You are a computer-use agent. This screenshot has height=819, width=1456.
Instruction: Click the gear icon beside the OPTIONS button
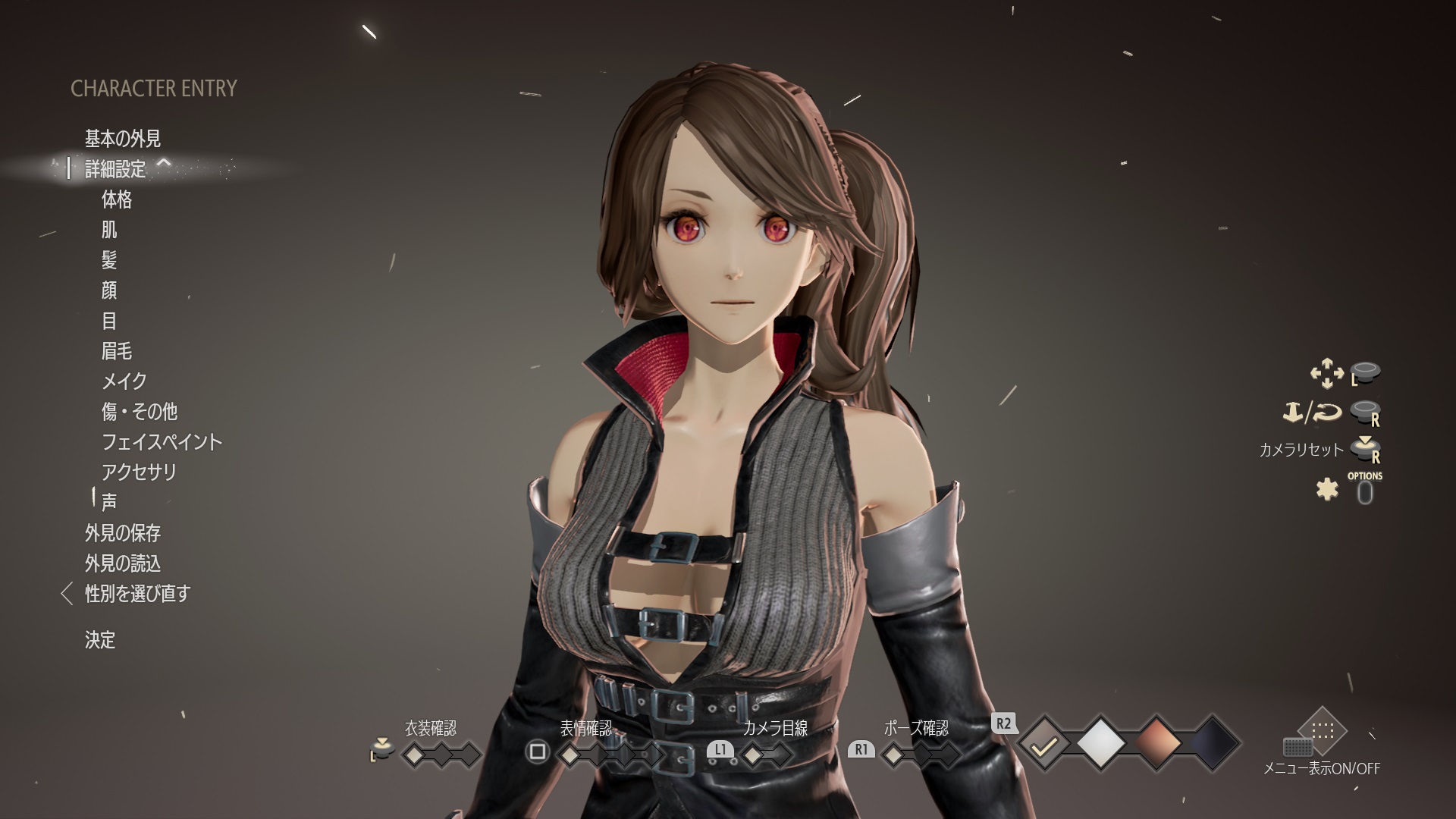1329,491
